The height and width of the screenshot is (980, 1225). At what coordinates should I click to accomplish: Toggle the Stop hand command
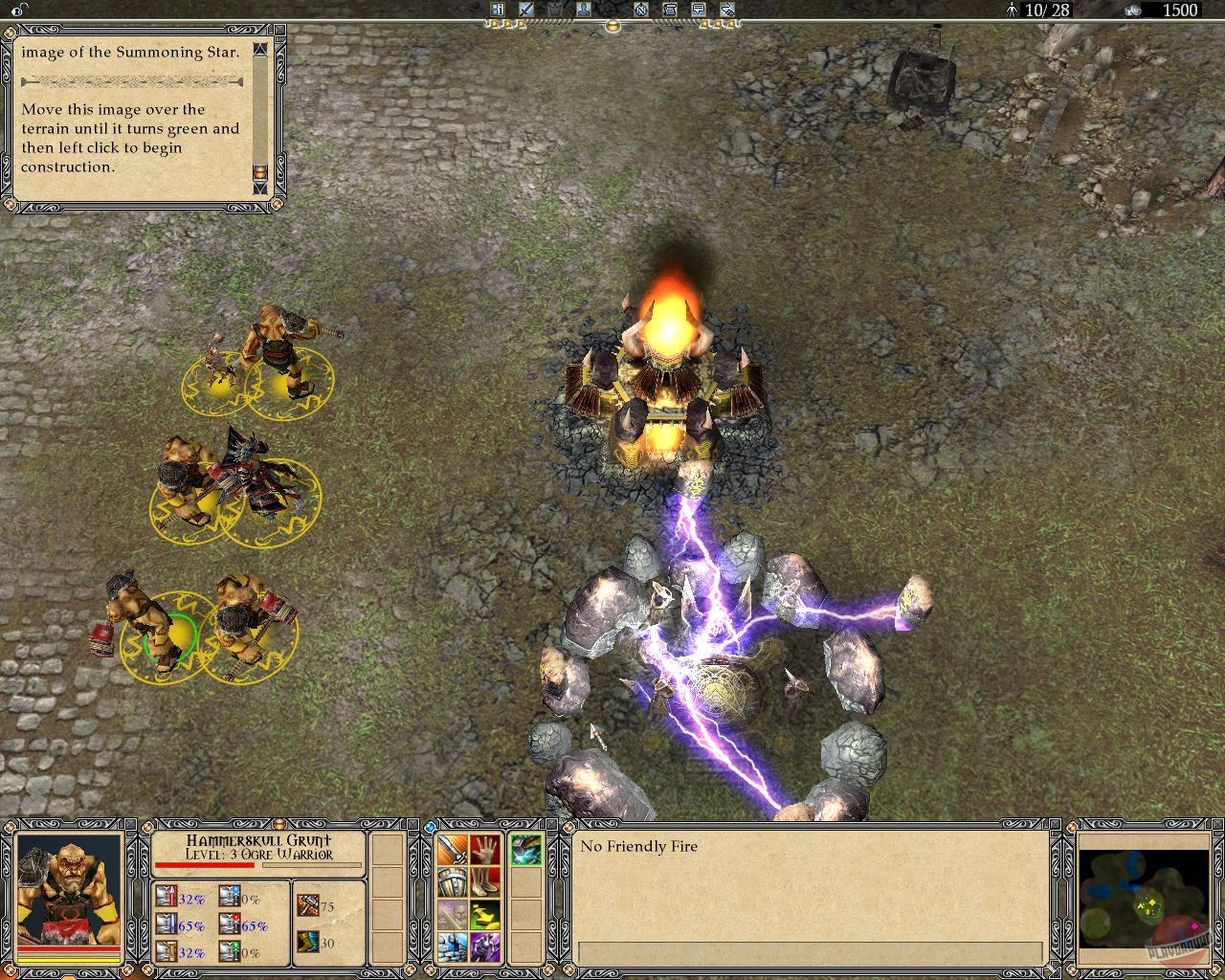point(485,851)
